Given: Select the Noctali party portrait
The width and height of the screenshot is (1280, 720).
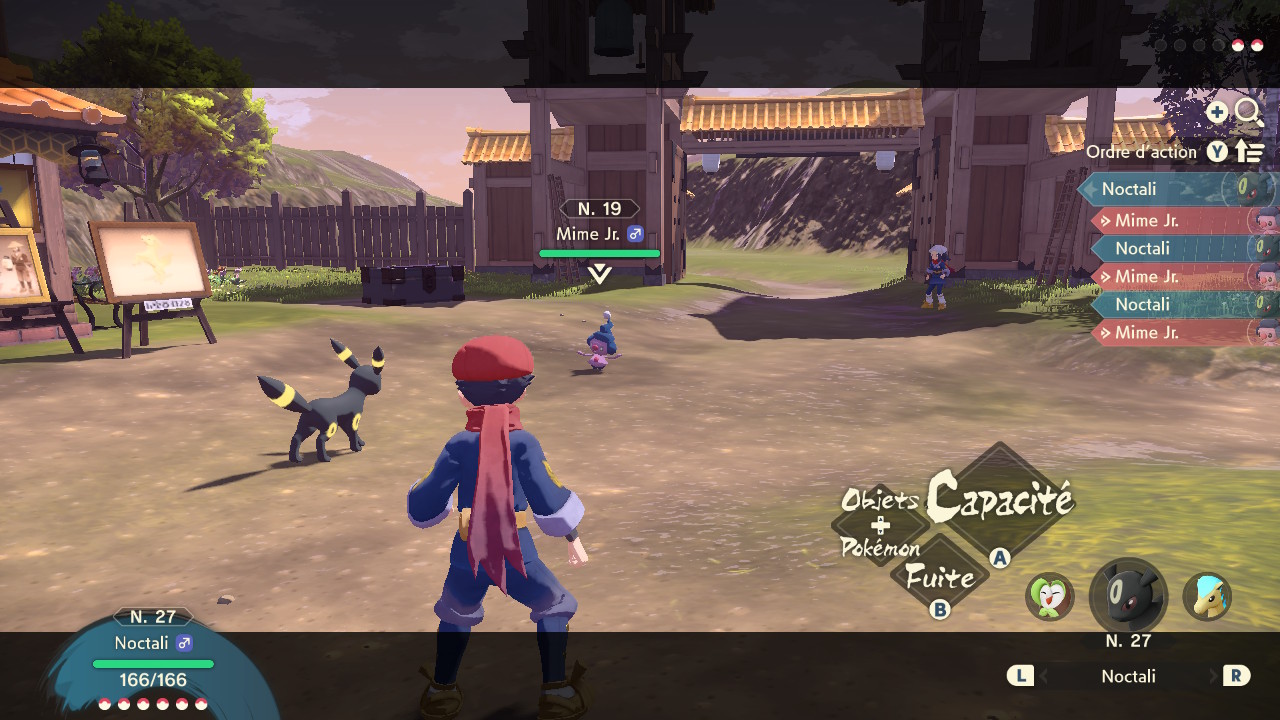Looking at the screenshot, I should (x=1128, y=597).
